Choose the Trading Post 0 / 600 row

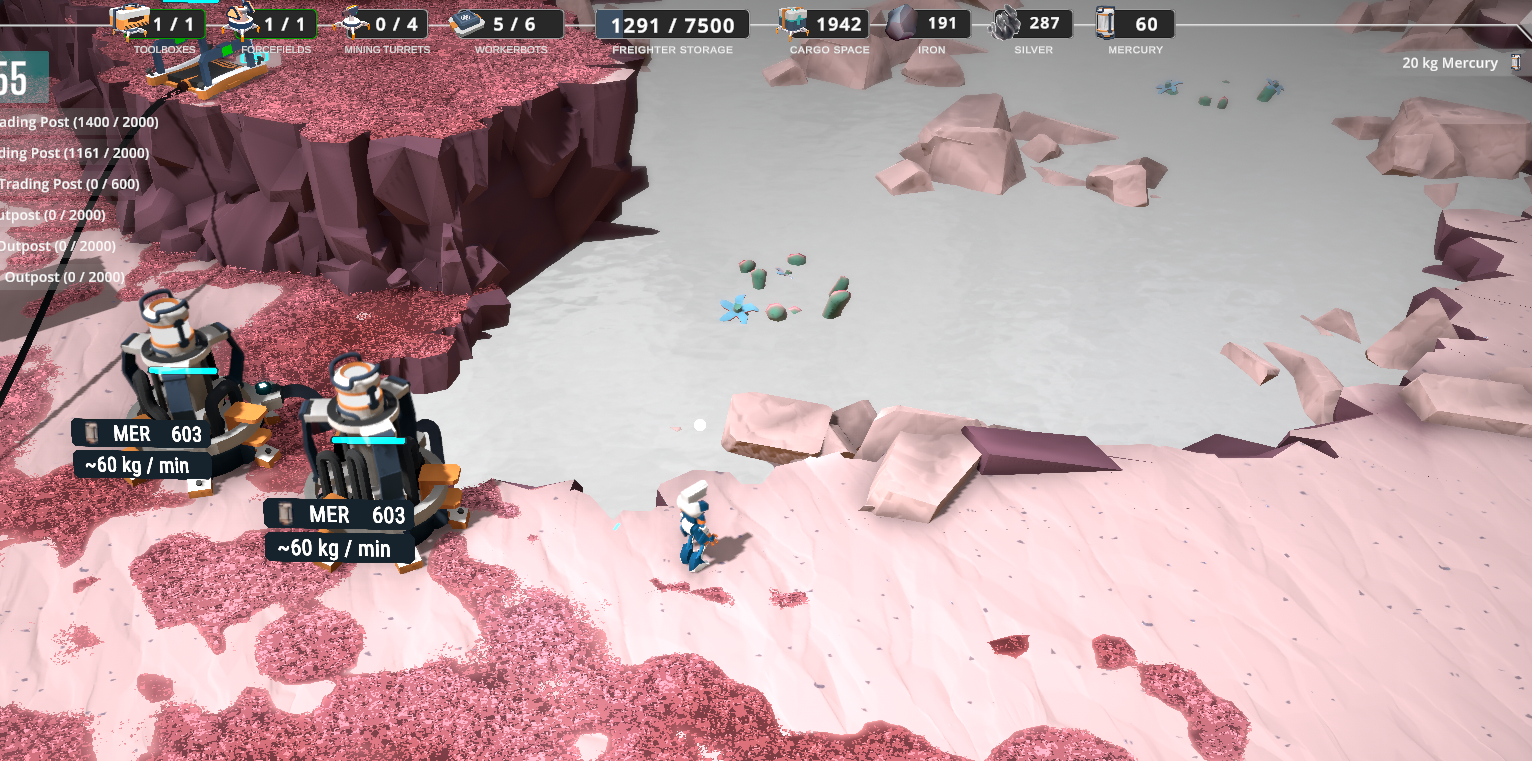pyautogui.click(x=69, y=184)
